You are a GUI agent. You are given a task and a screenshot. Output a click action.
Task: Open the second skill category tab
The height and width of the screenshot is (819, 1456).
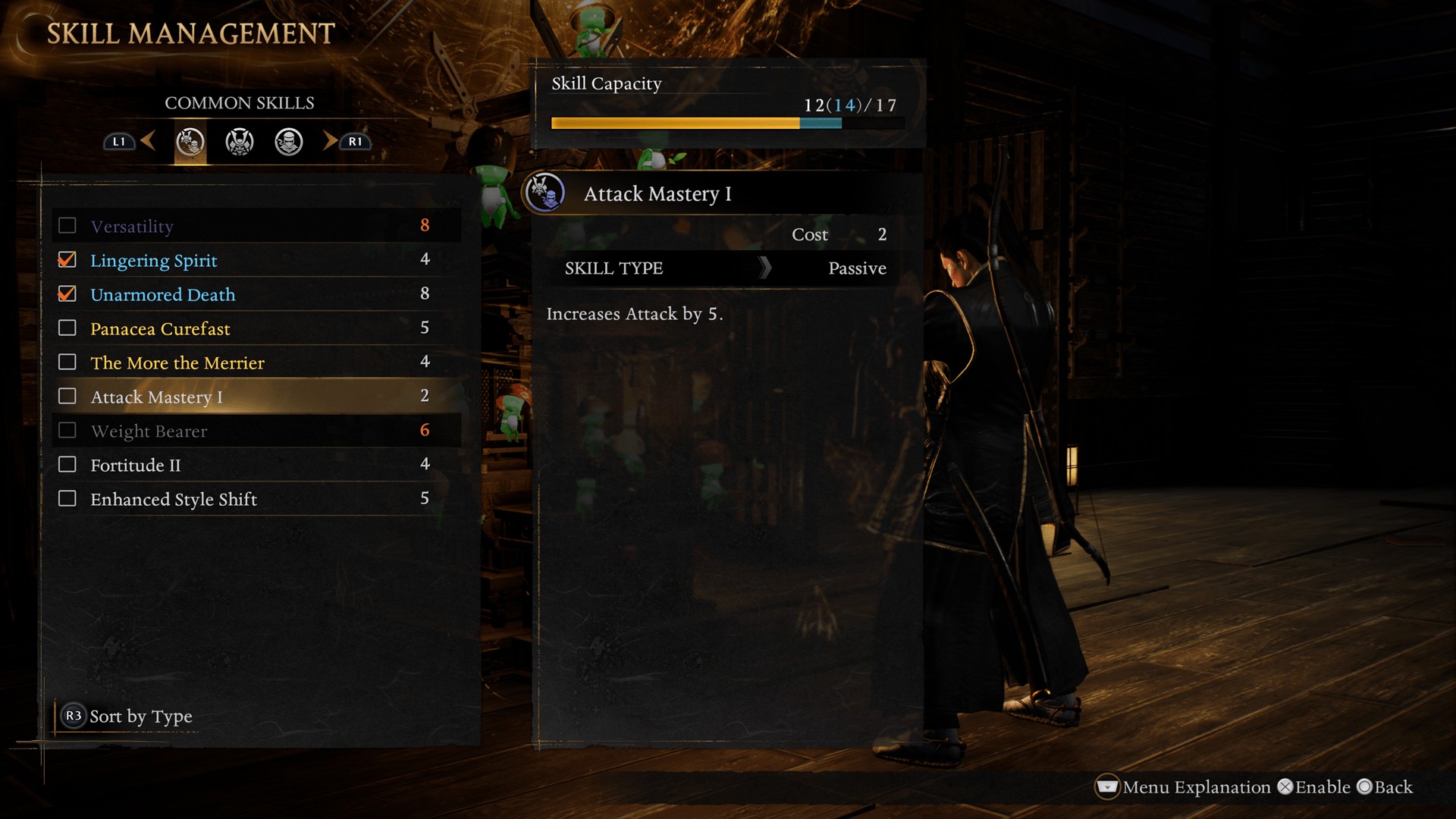coord(240,142)
